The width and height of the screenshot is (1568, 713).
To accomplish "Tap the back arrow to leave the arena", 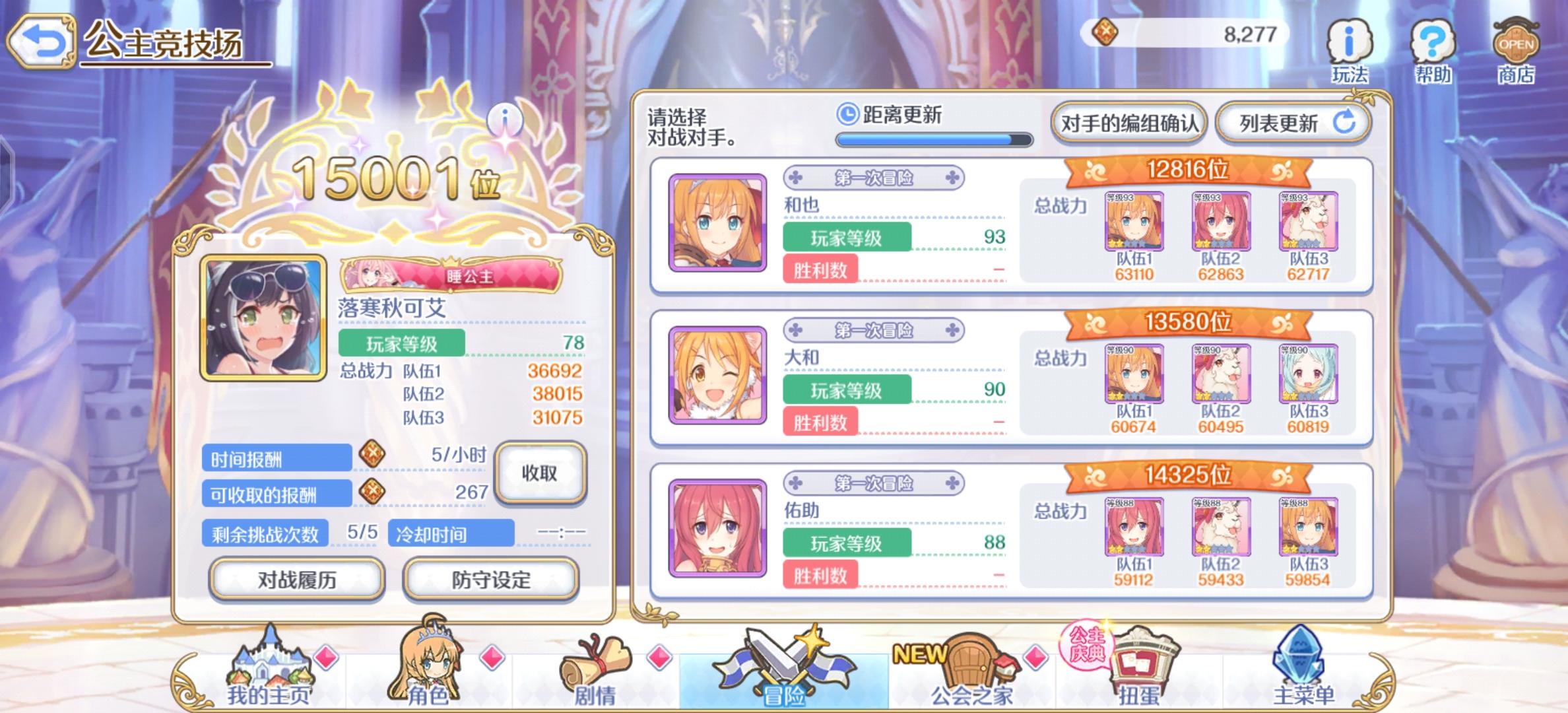I will point(41,41).
